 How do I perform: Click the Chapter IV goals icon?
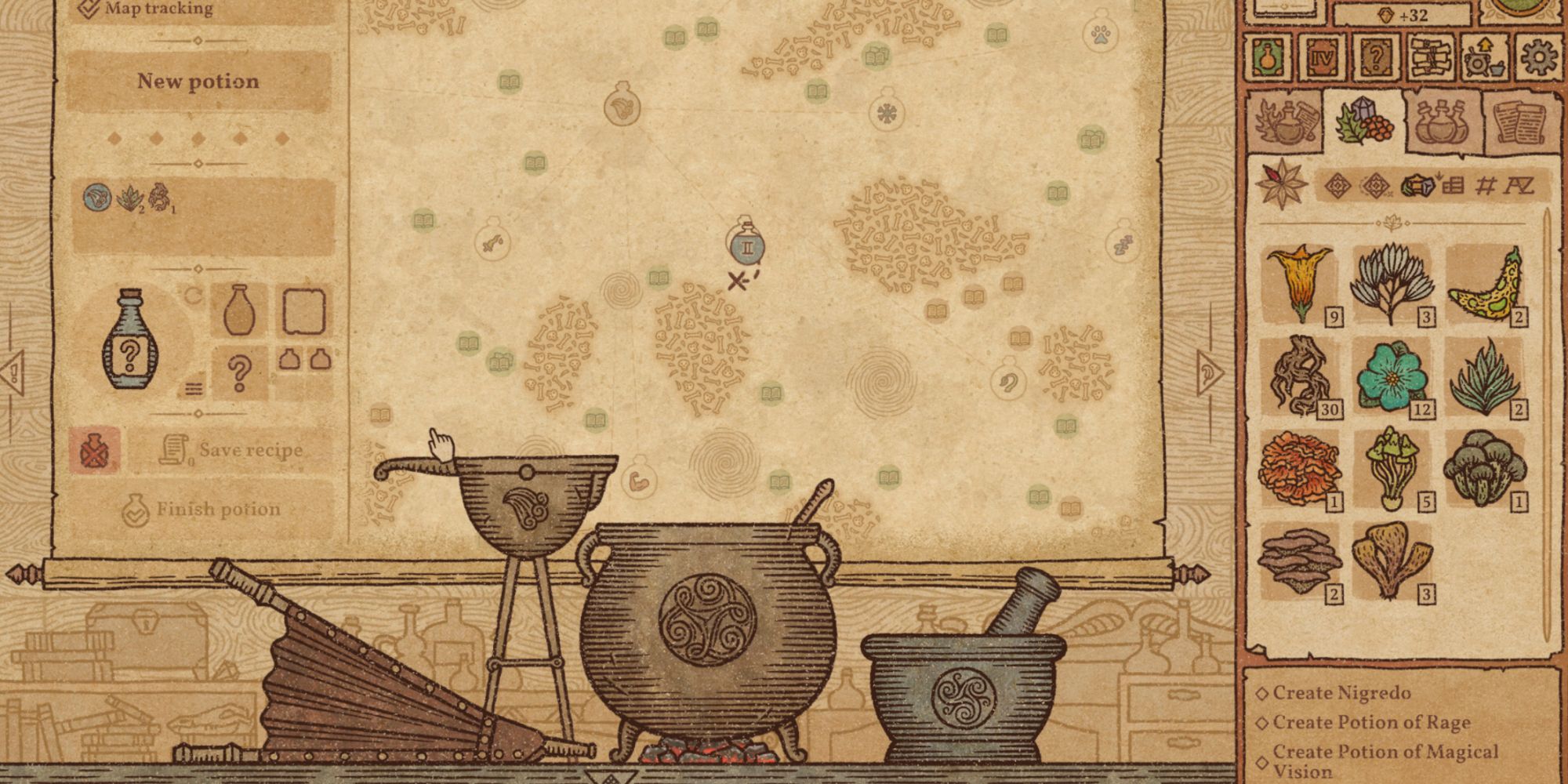click(x=1321, y=58)
